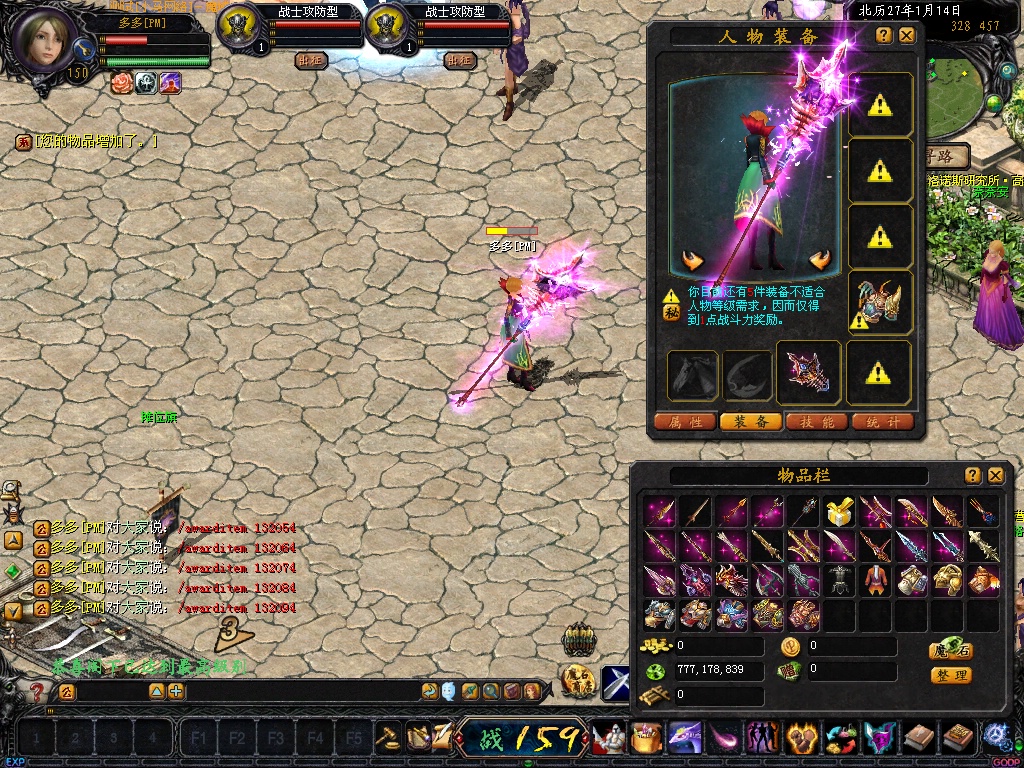The width and height of the screenshot is (1024, 768).
Task: Open the 统计 statistics tab
Action: click(x=883, y=422)
